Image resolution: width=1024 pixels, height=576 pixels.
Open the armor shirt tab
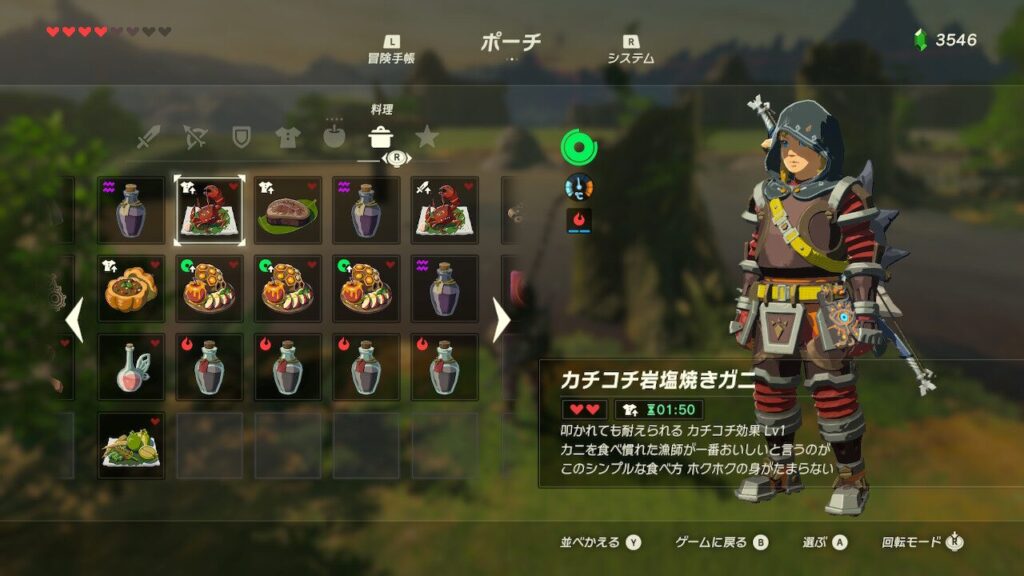coord(287,138)
